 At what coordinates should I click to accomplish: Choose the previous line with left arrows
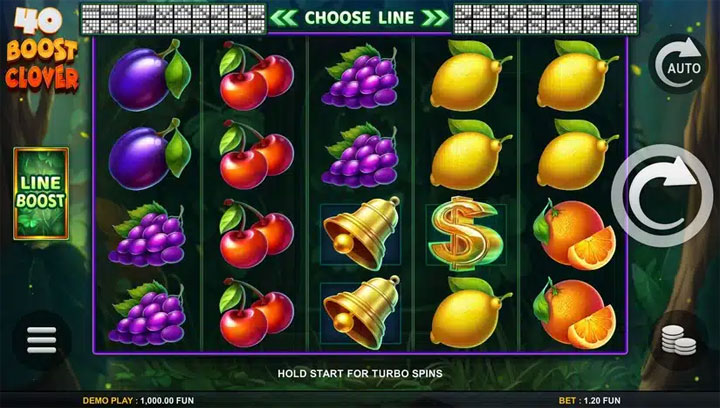click(x=285, y=17)
